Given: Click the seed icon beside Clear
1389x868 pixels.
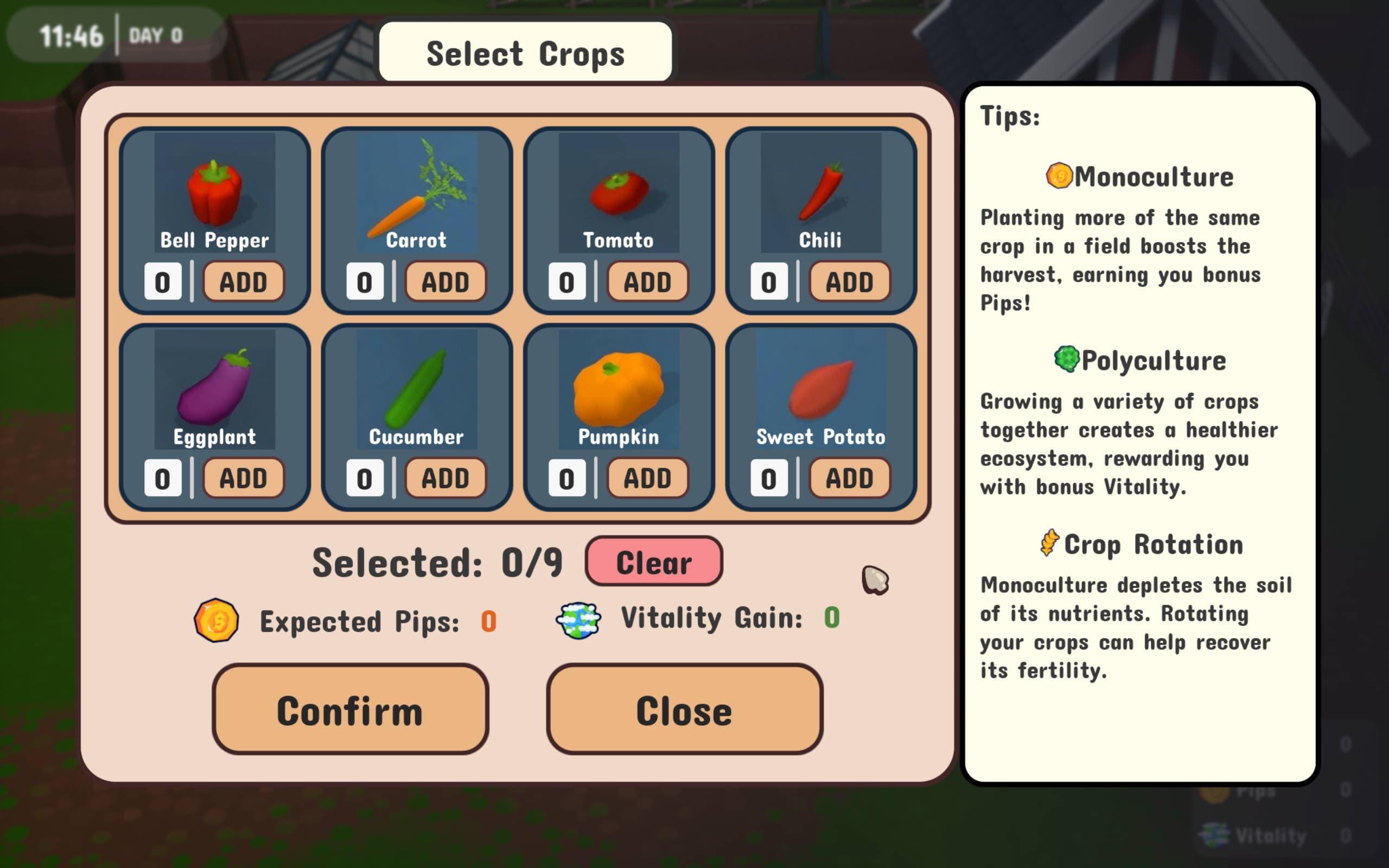Looking at the screenshot, I should point(875,580).
